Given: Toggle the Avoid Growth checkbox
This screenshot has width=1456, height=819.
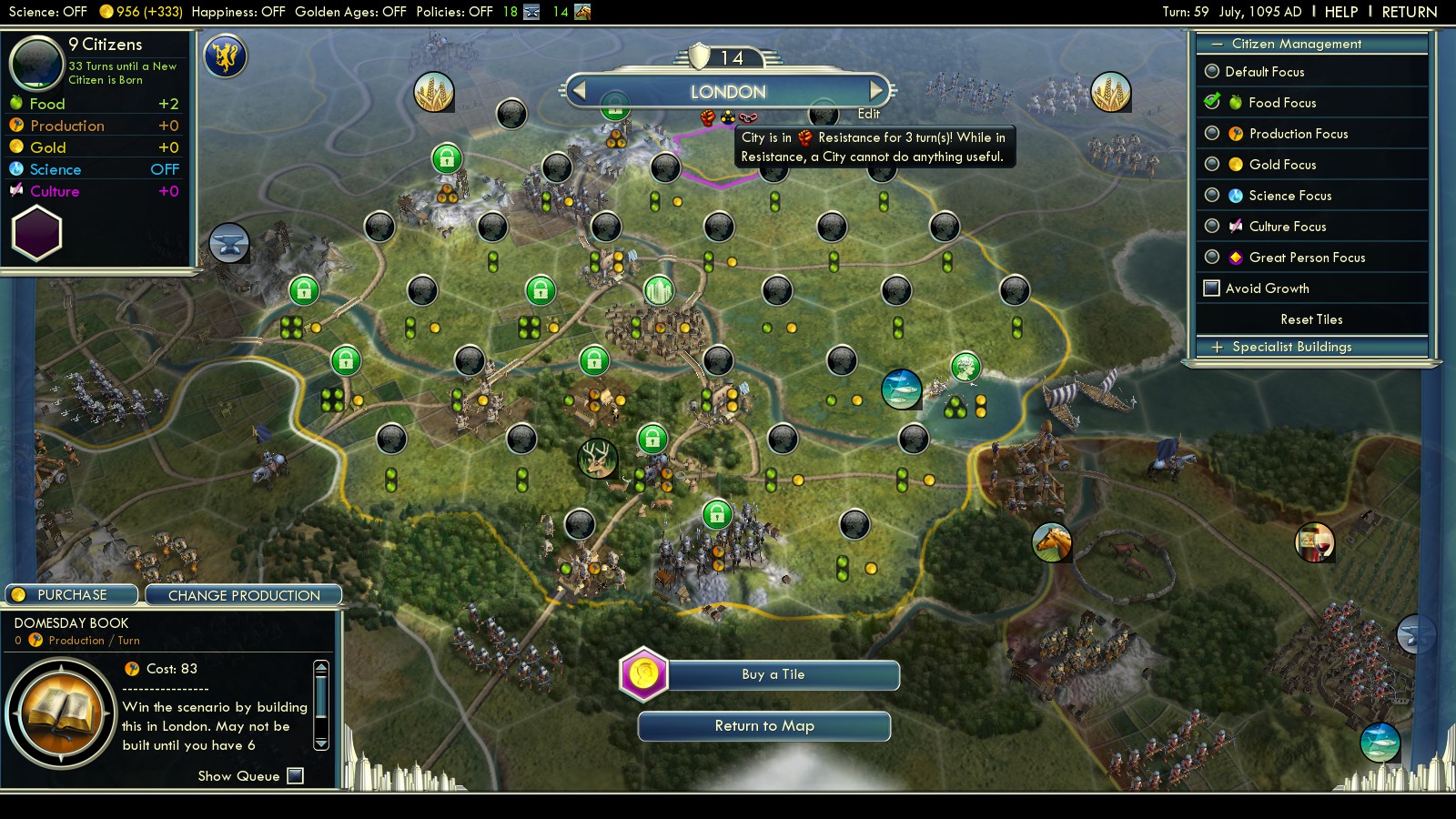Looking at the screenshot, I should click(1212, 288).
